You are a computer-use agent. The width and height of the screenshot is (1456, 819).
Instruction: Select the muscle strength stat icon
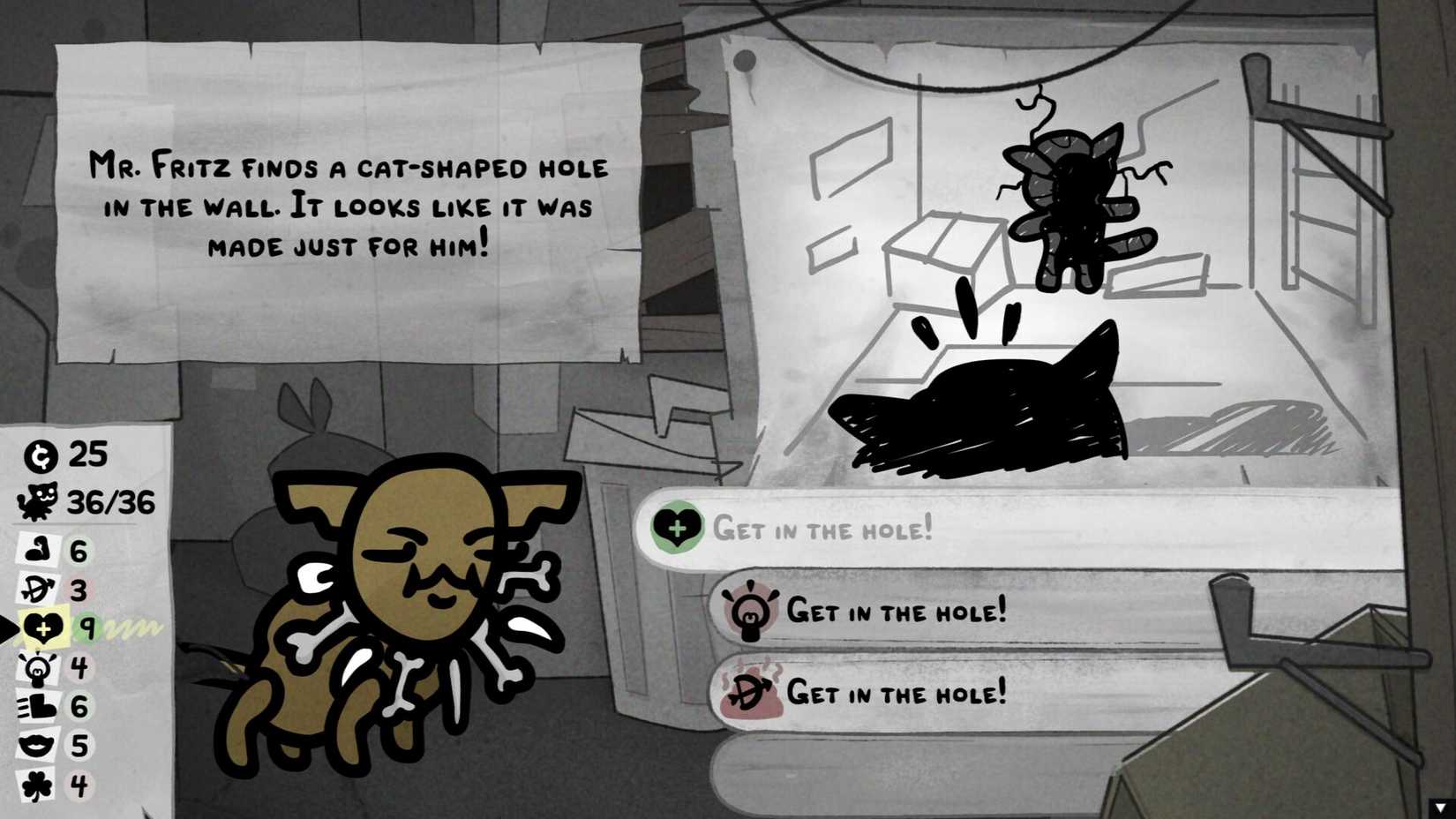point(38,549)
